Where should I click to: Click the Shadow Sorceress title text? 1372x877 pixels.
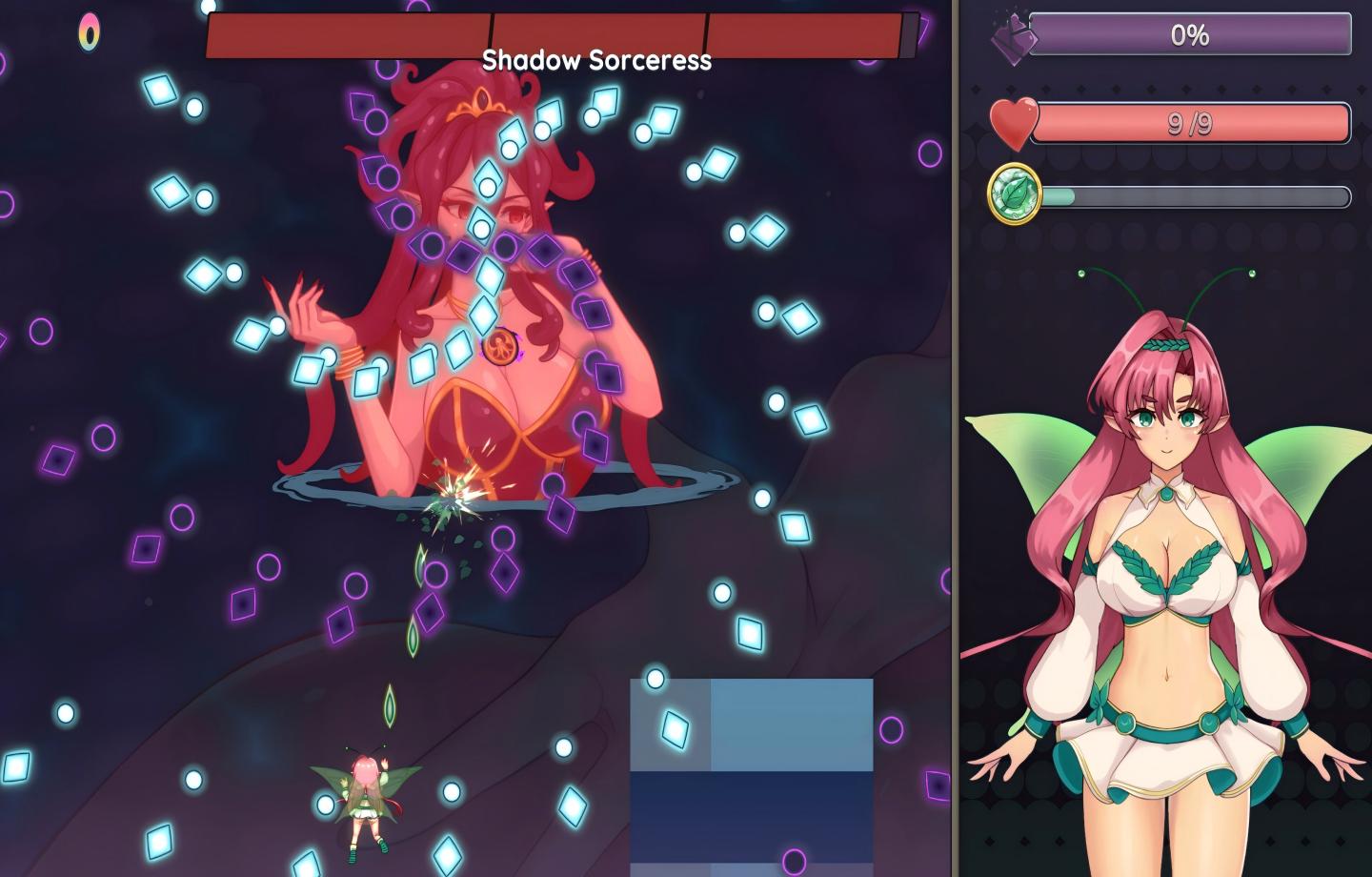click(x=597, y=62)
